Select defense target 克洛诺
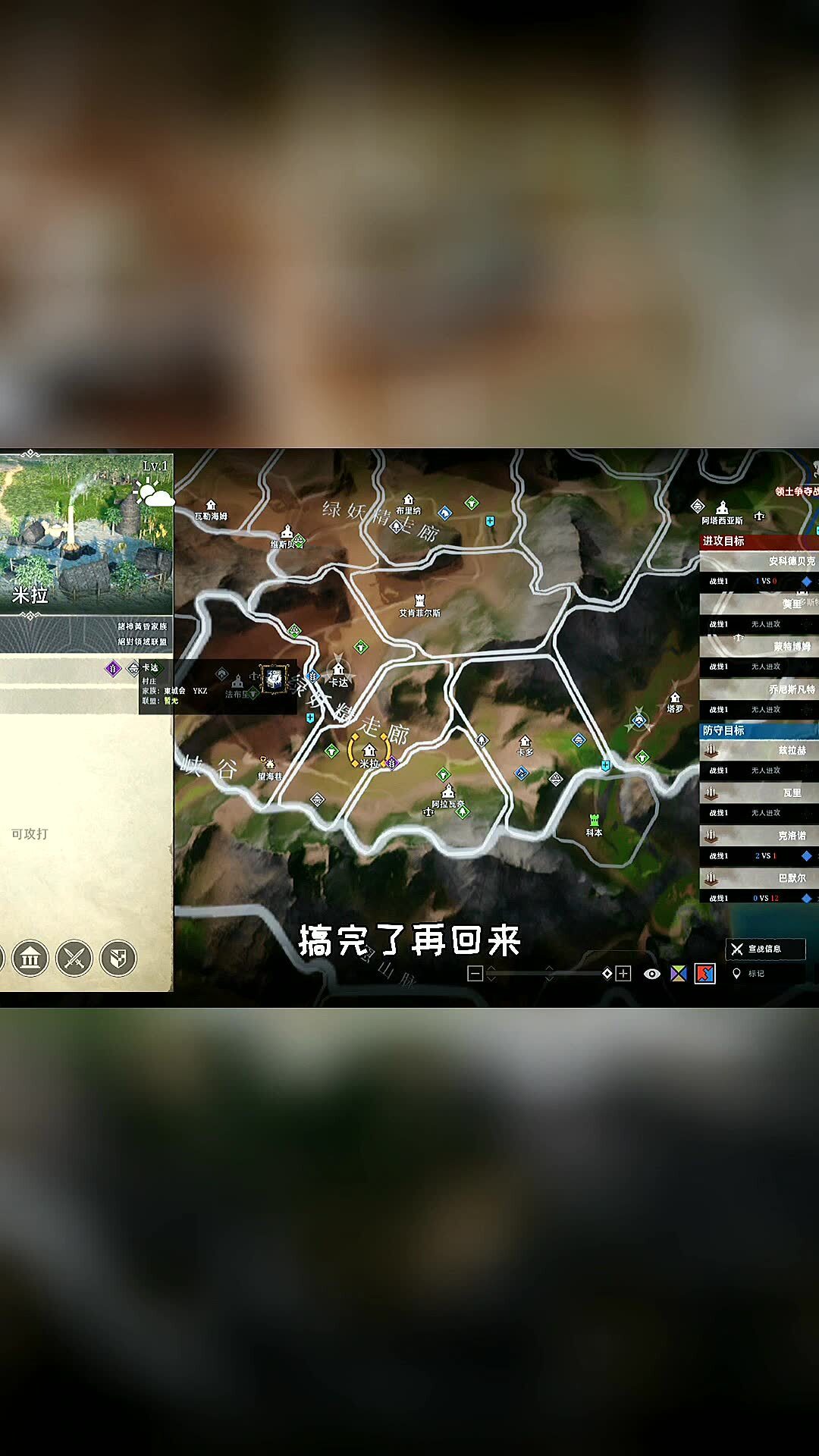This screenshot has height=1456, width=819. click(758, 836)
